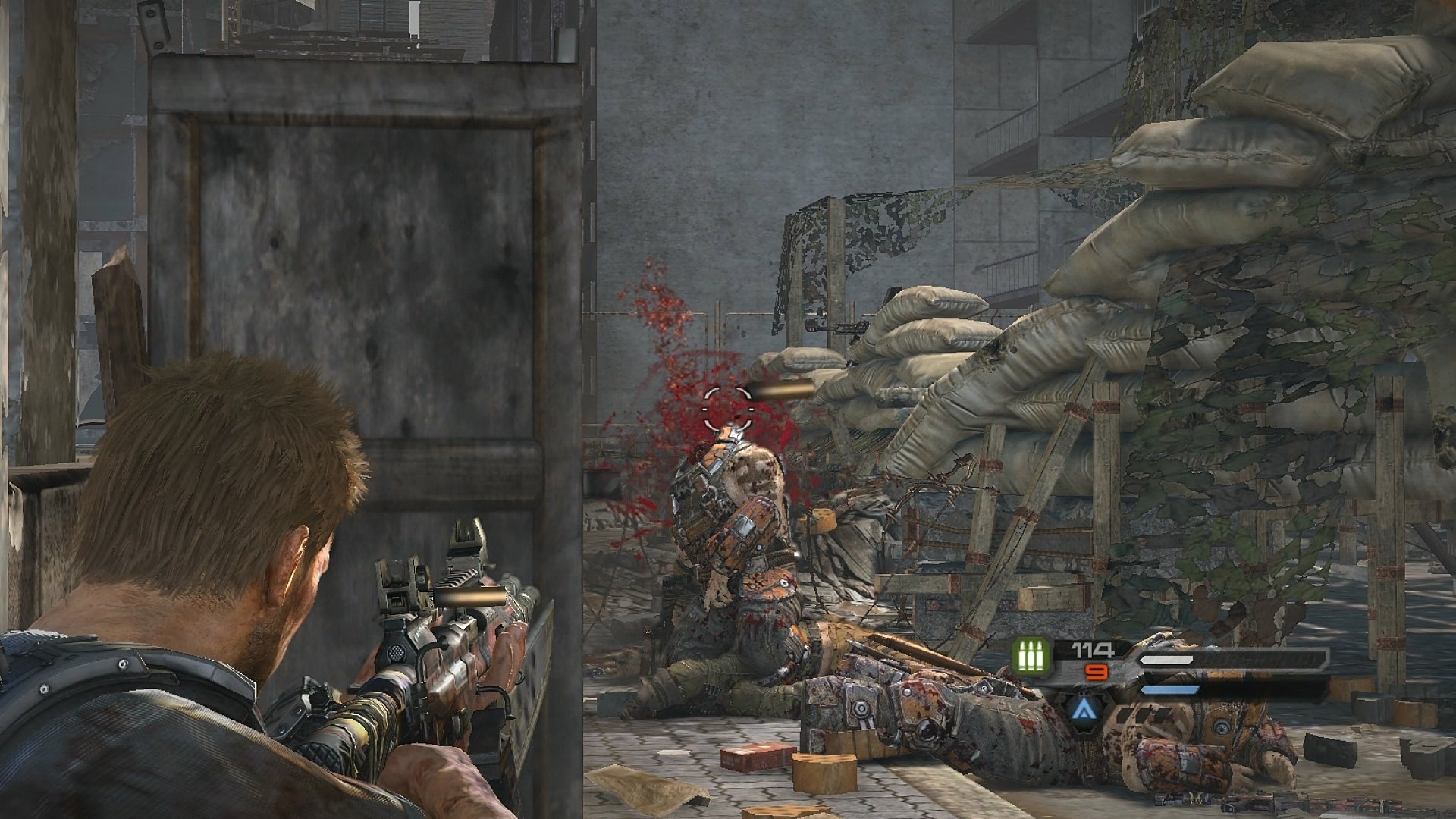Select the green bullets ammo icon
The width and height of the screenshot is (1456, 819).
click(1031, 655)
